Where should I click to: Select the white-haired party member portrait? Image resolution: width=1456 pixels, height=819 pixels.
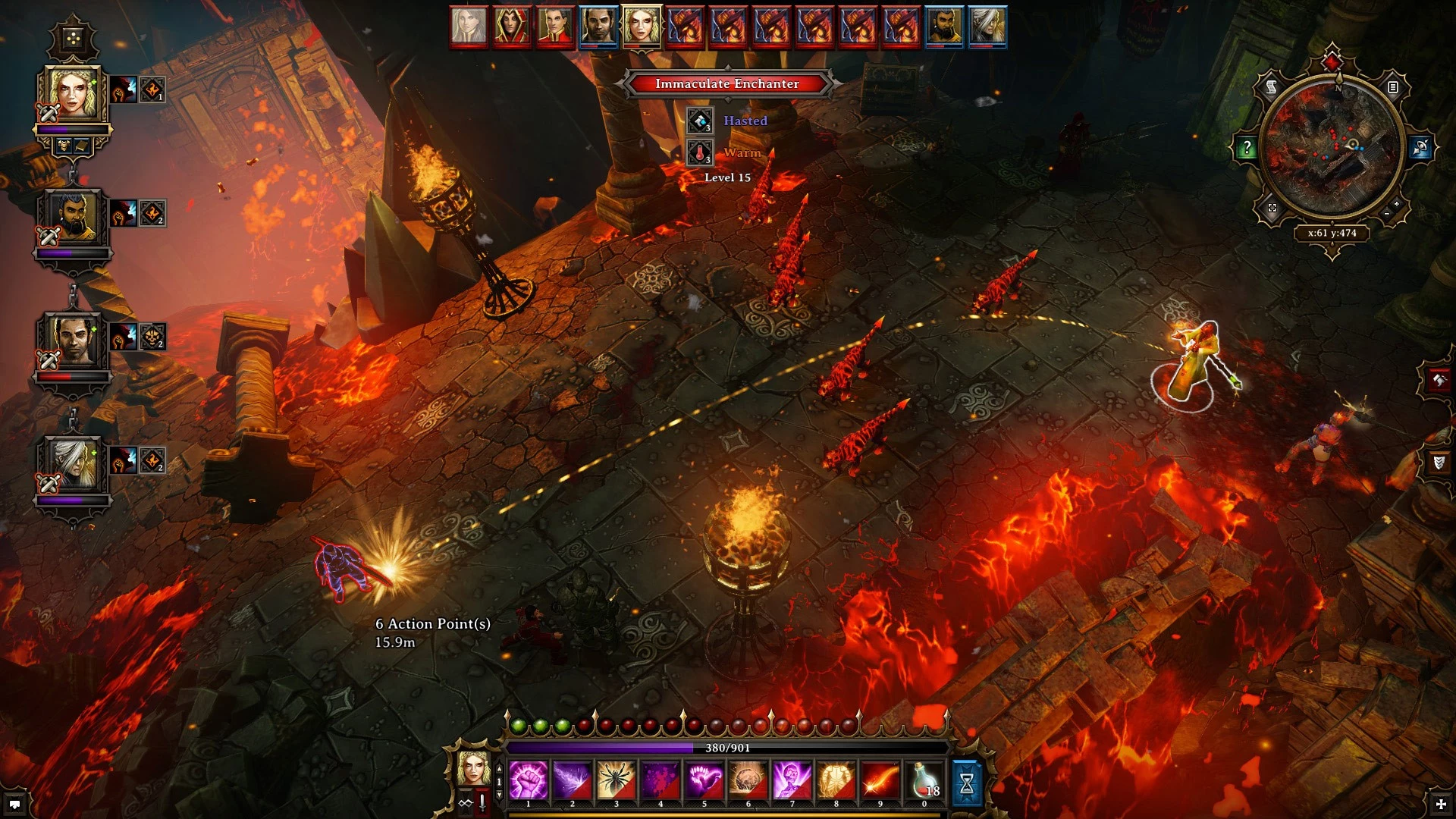pyautogui.click(x=73, y=464)
